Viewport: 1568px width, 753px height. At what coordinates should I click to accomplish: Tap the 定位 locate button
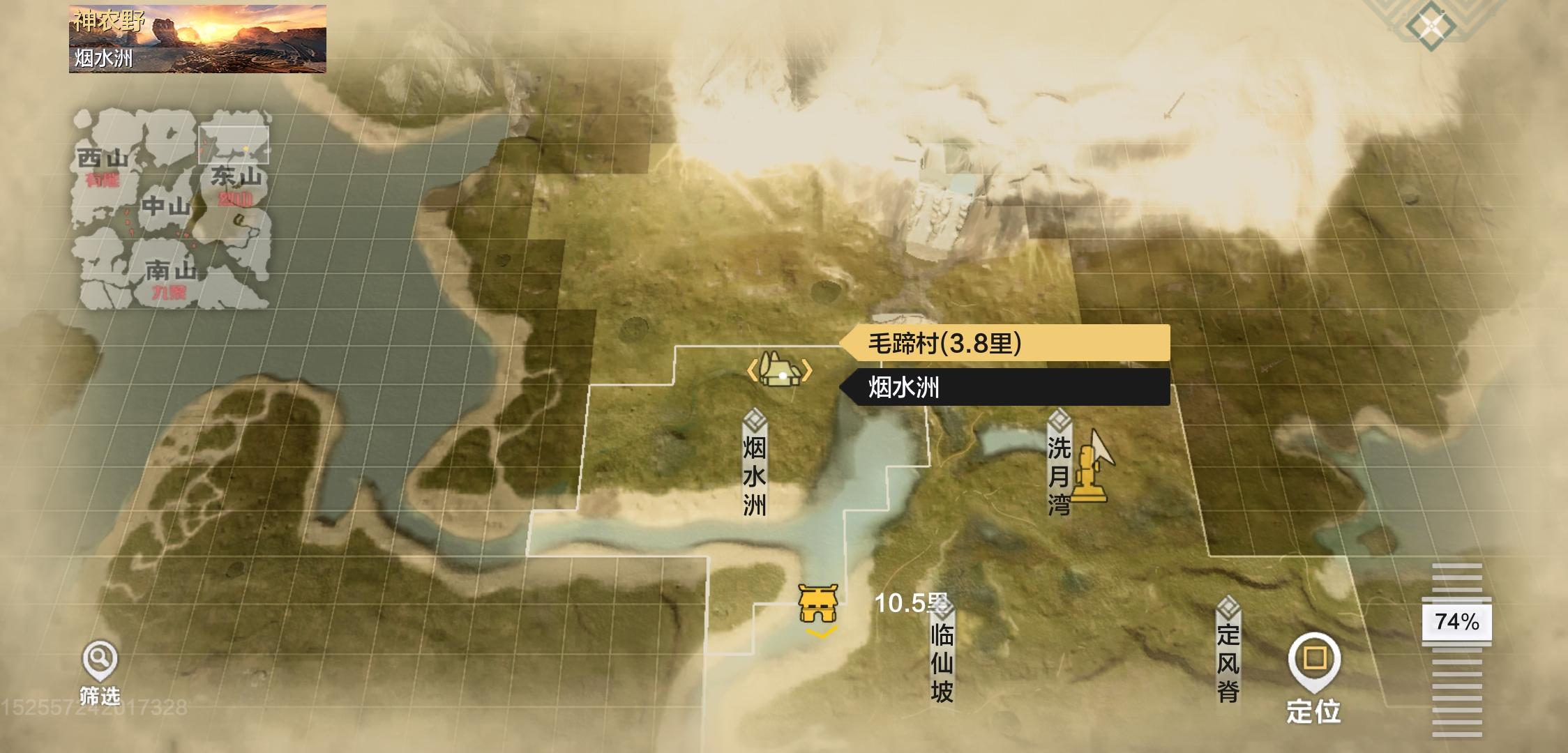pyautogui.click(x=1314, y=676)
